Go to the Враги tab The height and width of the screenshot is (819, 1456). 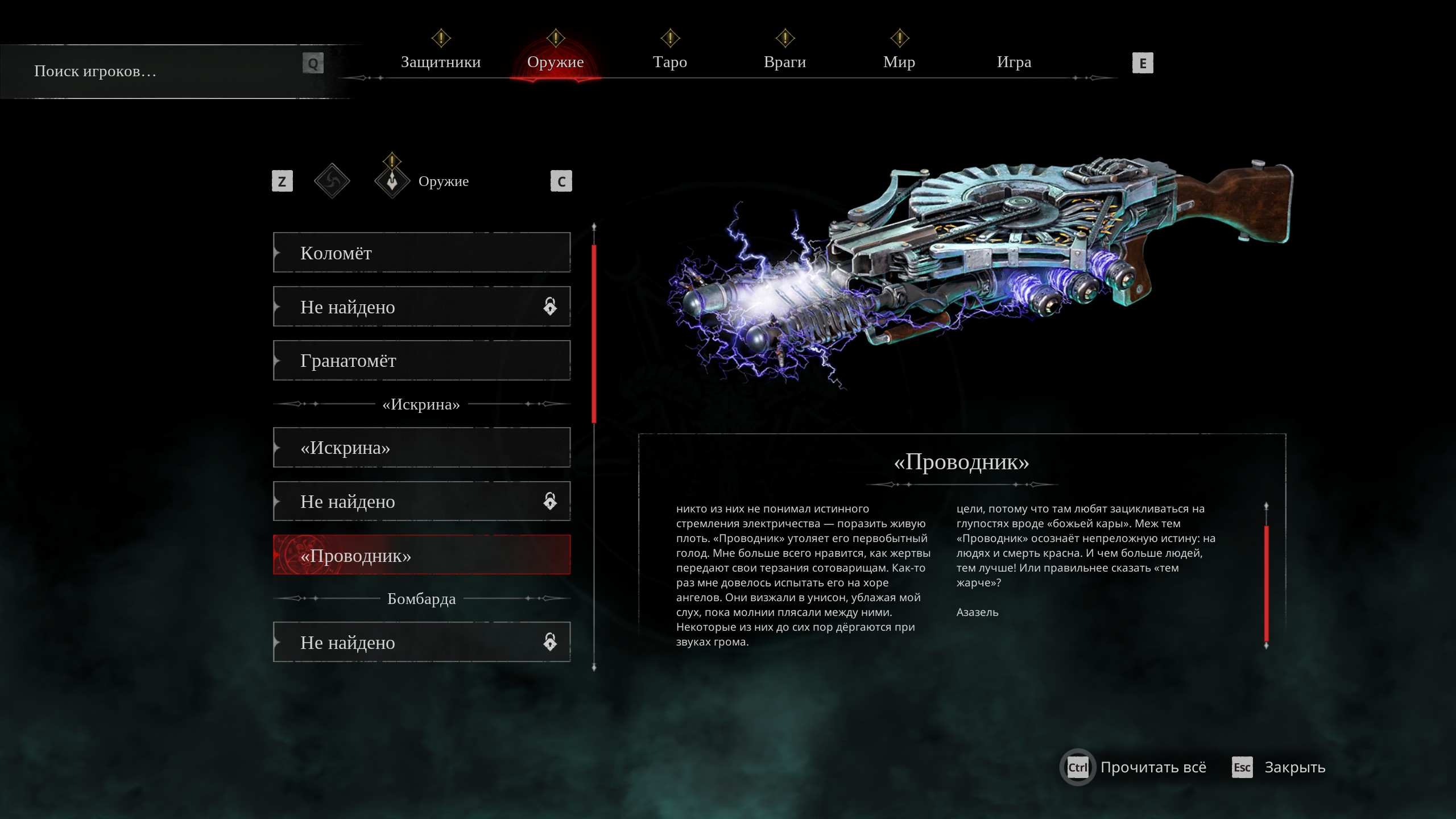785,62
